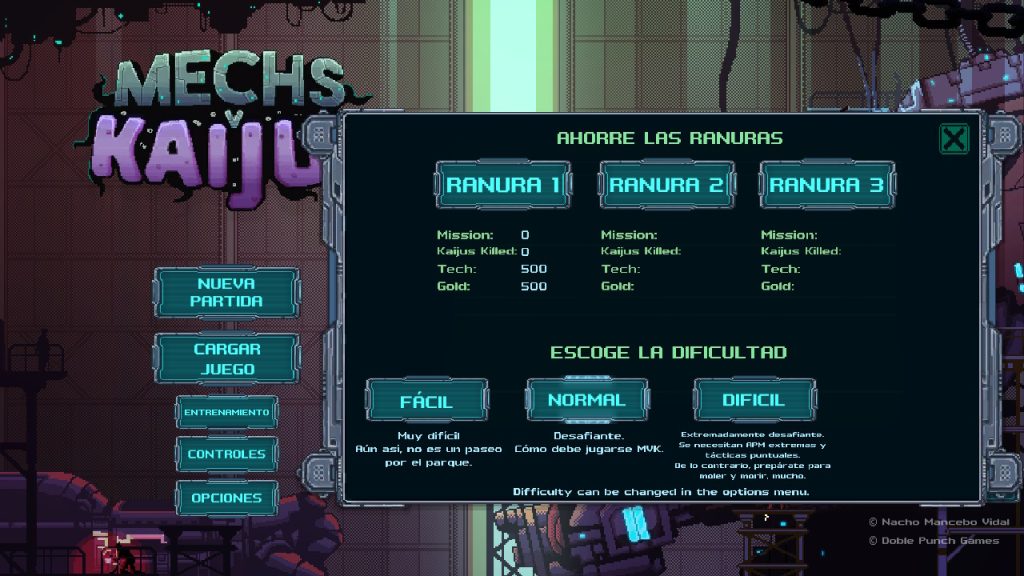Close the save slots dialog
The width and height of the screenshot is (1024, 576).
tap(954, 139)
